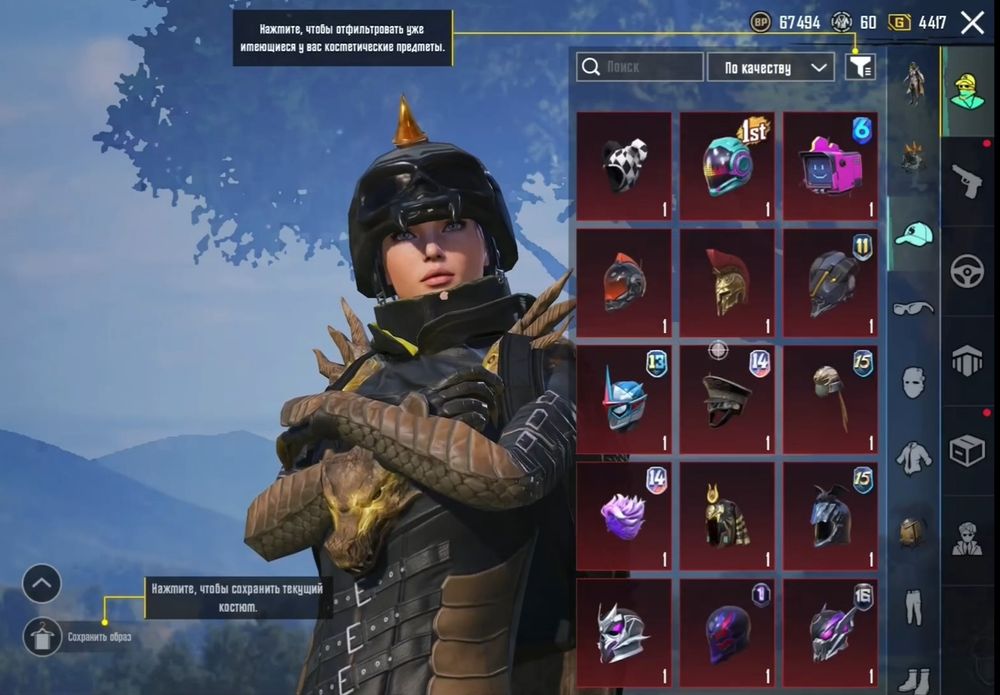Choose the blue robot helmet with red visor

pos(624,400)
